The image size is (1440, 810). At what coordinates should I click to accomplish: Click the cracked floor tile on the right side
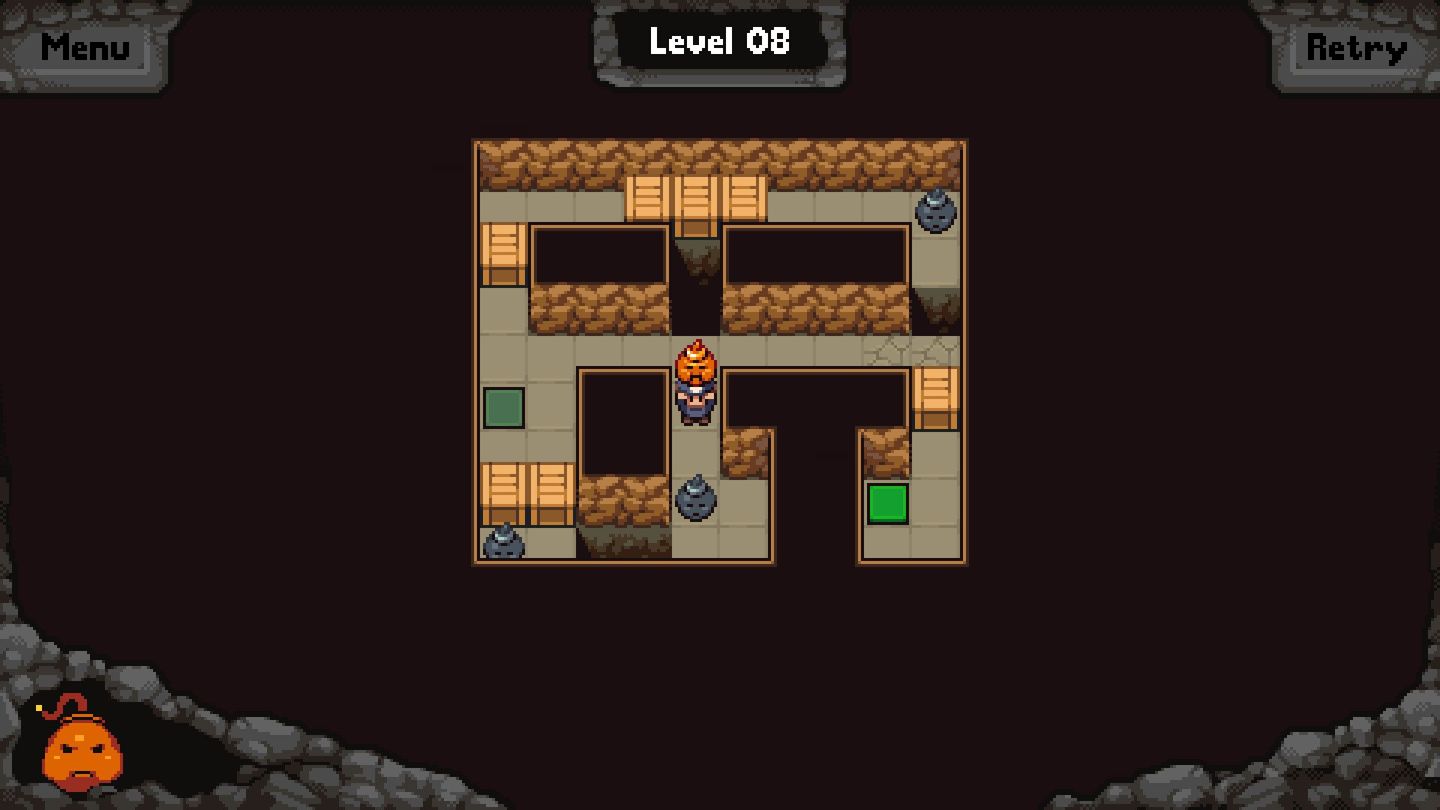pos(912,352)
